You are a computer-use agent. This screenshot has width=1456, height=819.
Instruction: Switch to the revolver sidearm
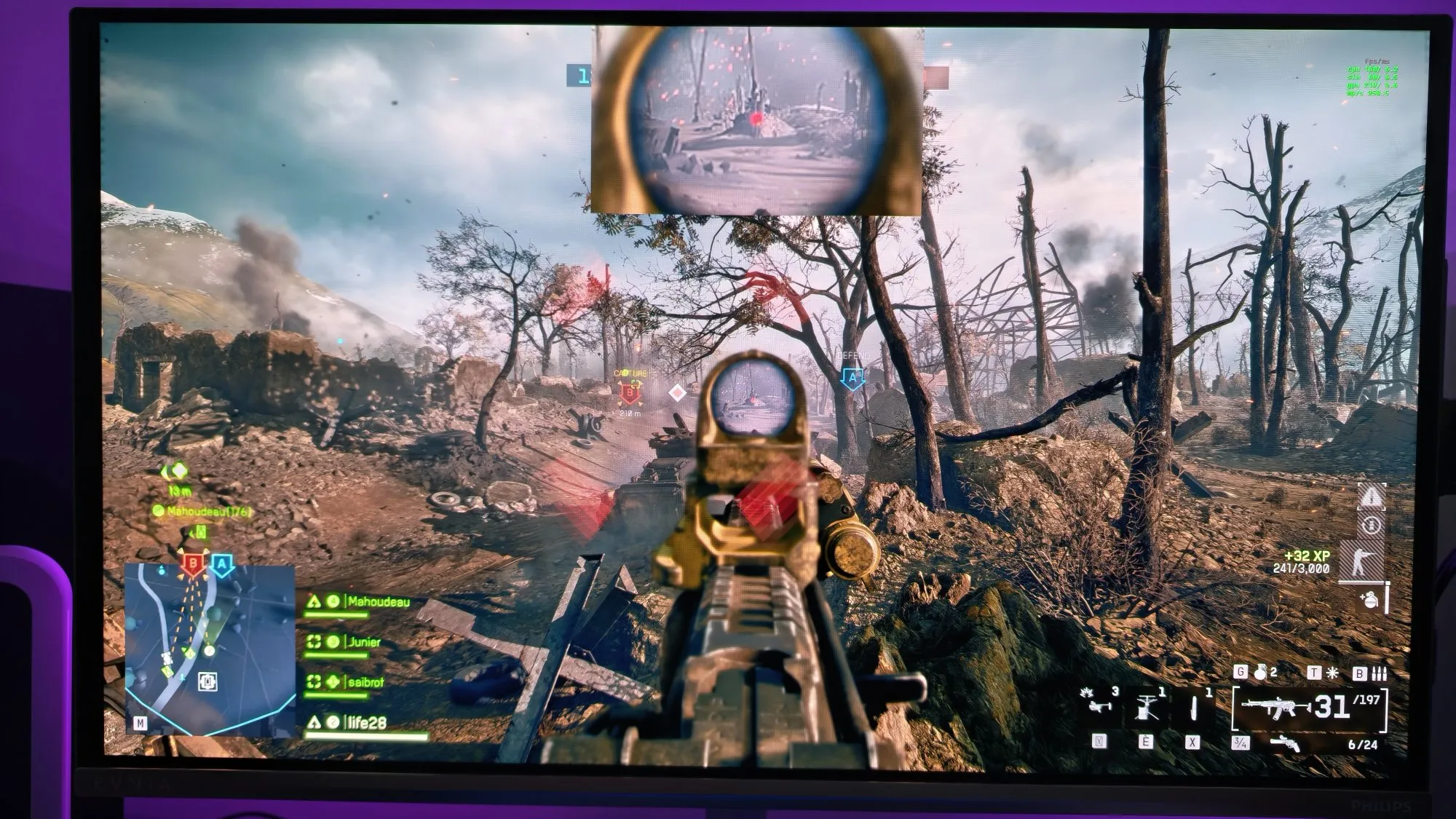[x=1285, y=743]
